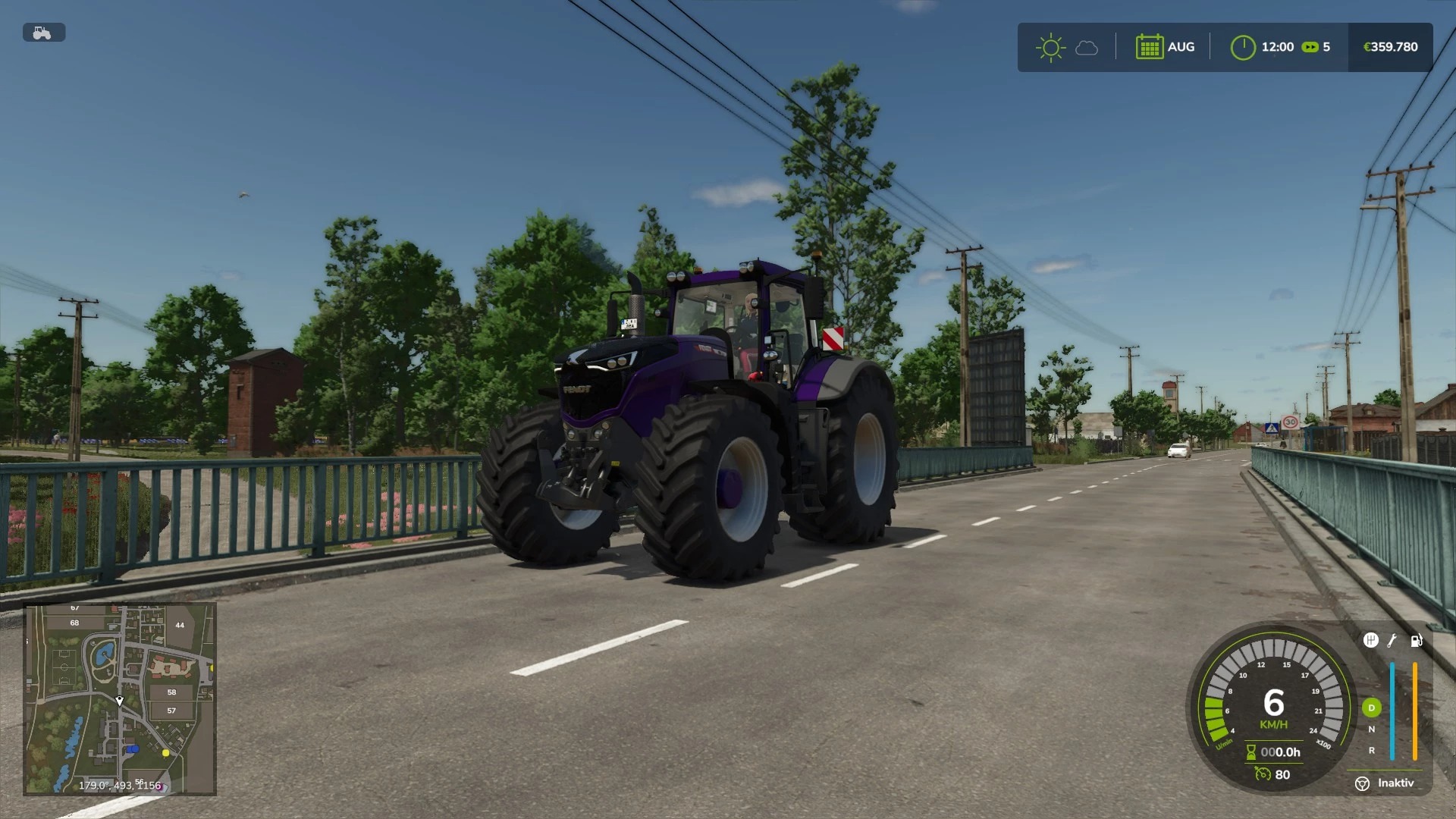The height and width of the screenshot is (819, 1456).
Task: Click the operating hours display 000.0h
Action: 1280,752
